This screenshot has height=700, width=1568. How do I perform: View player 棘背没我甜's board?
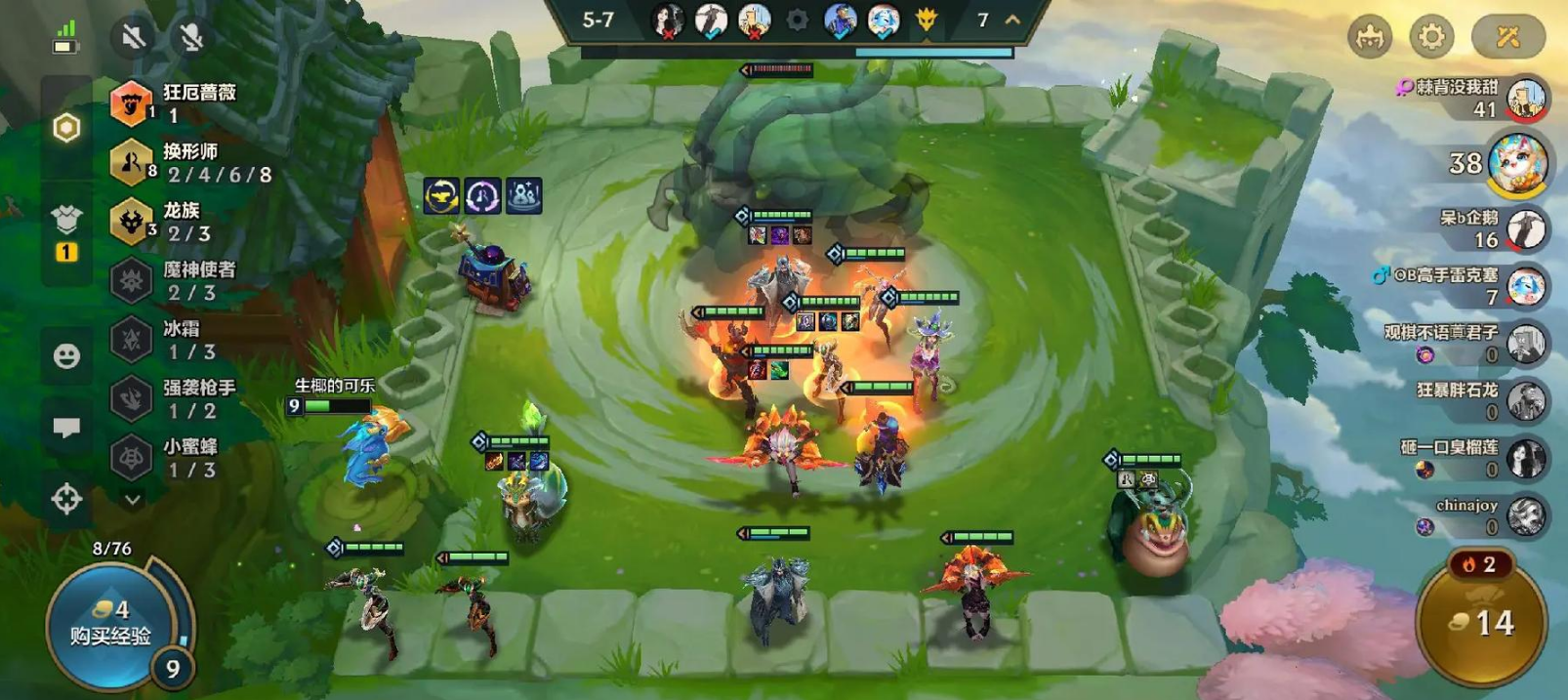tap(1526, 99)
